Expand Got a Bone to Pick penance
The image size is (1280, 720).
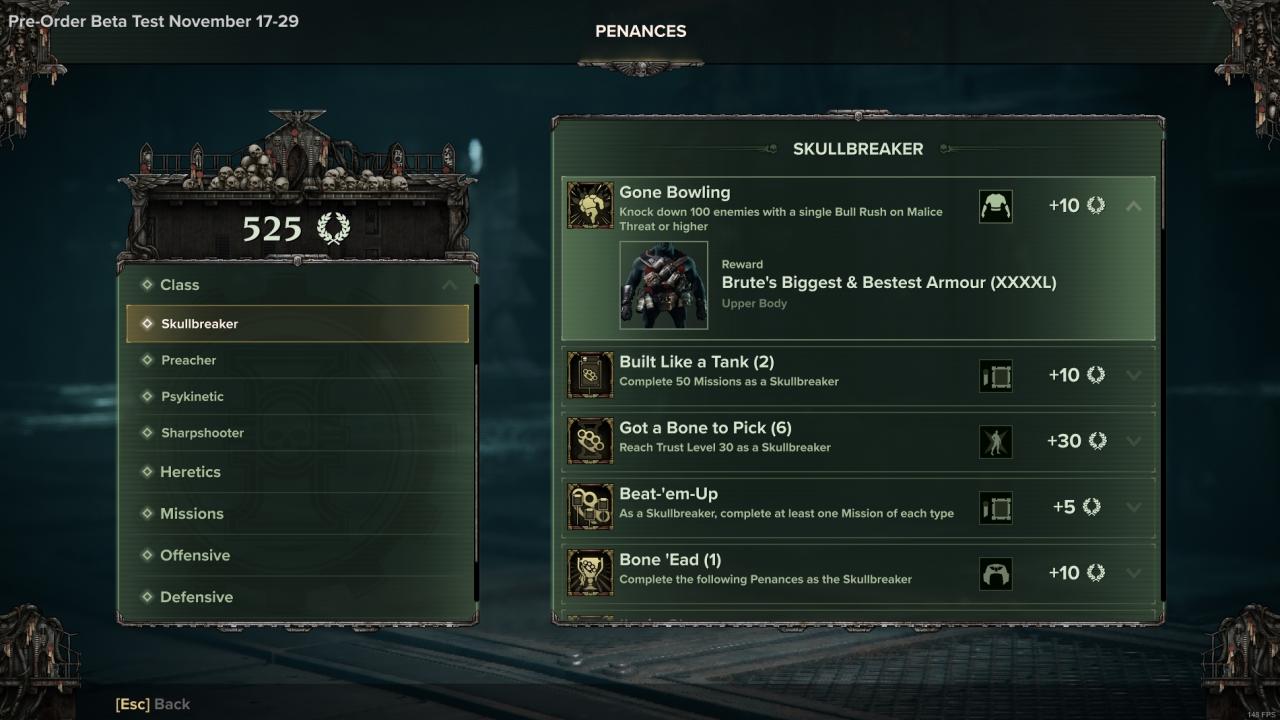[1133, 441]
